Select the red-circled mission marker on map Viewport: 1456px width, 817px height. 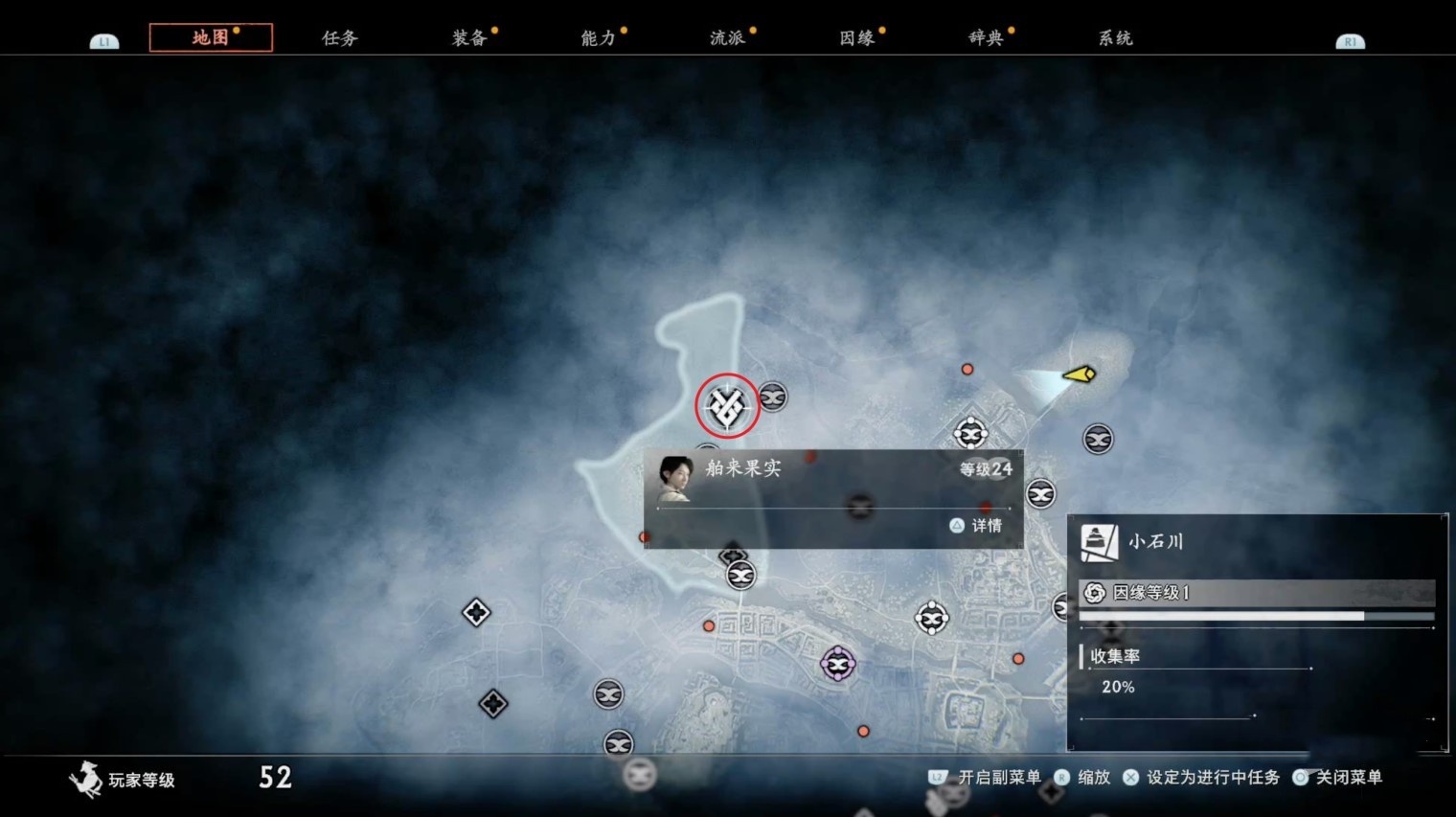727,406
